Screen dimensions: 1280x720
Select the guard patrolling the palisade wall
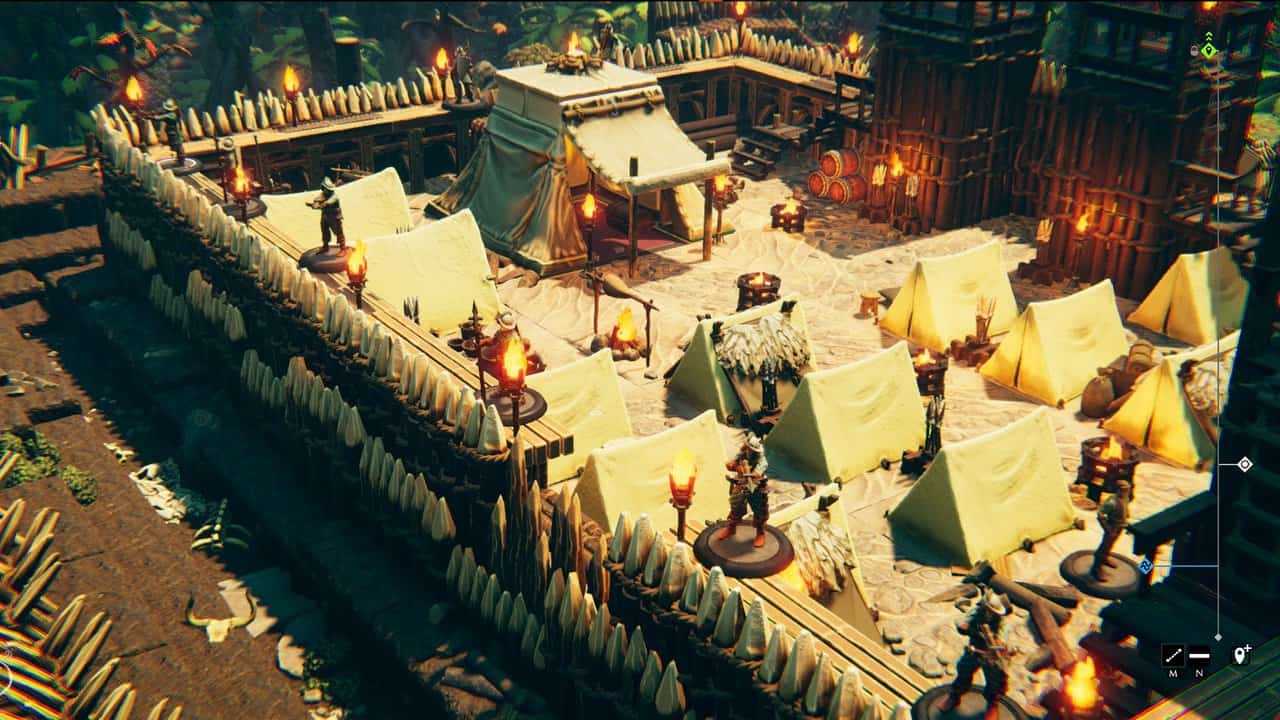pos(330,220)
